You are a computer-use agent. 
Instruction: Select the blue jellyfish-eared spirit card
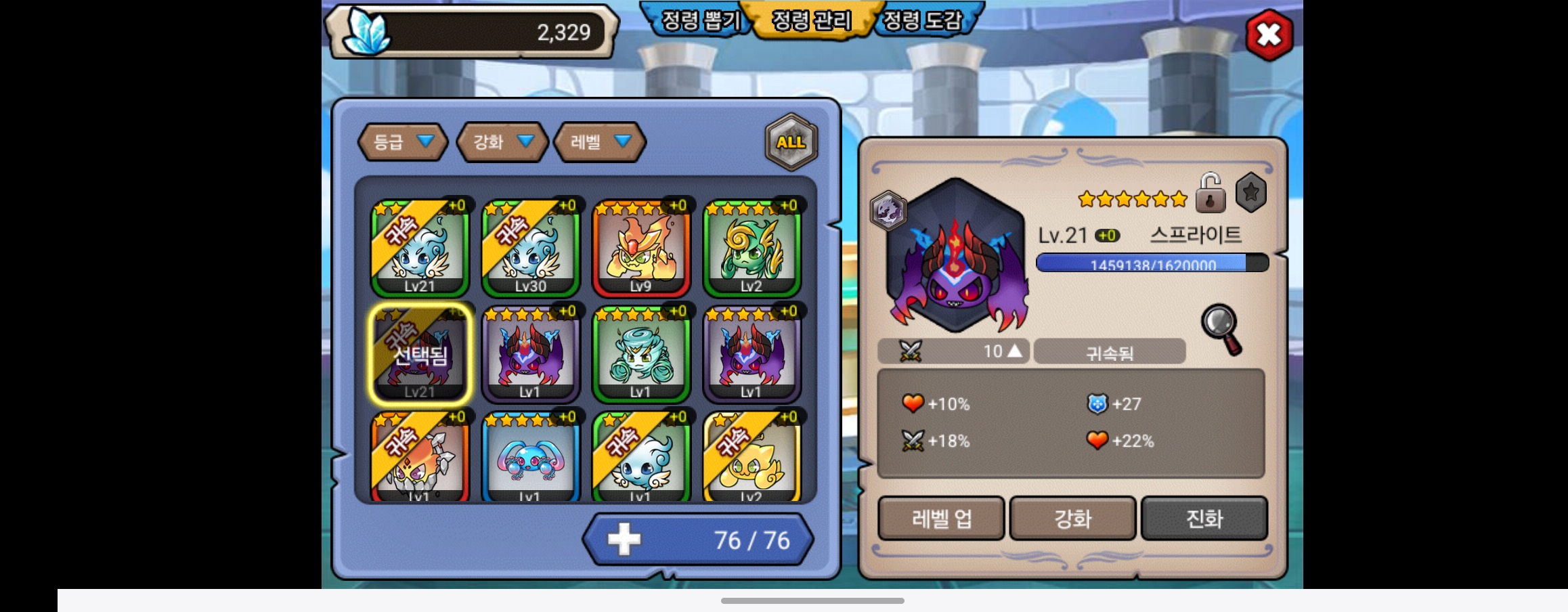[530, 459]
